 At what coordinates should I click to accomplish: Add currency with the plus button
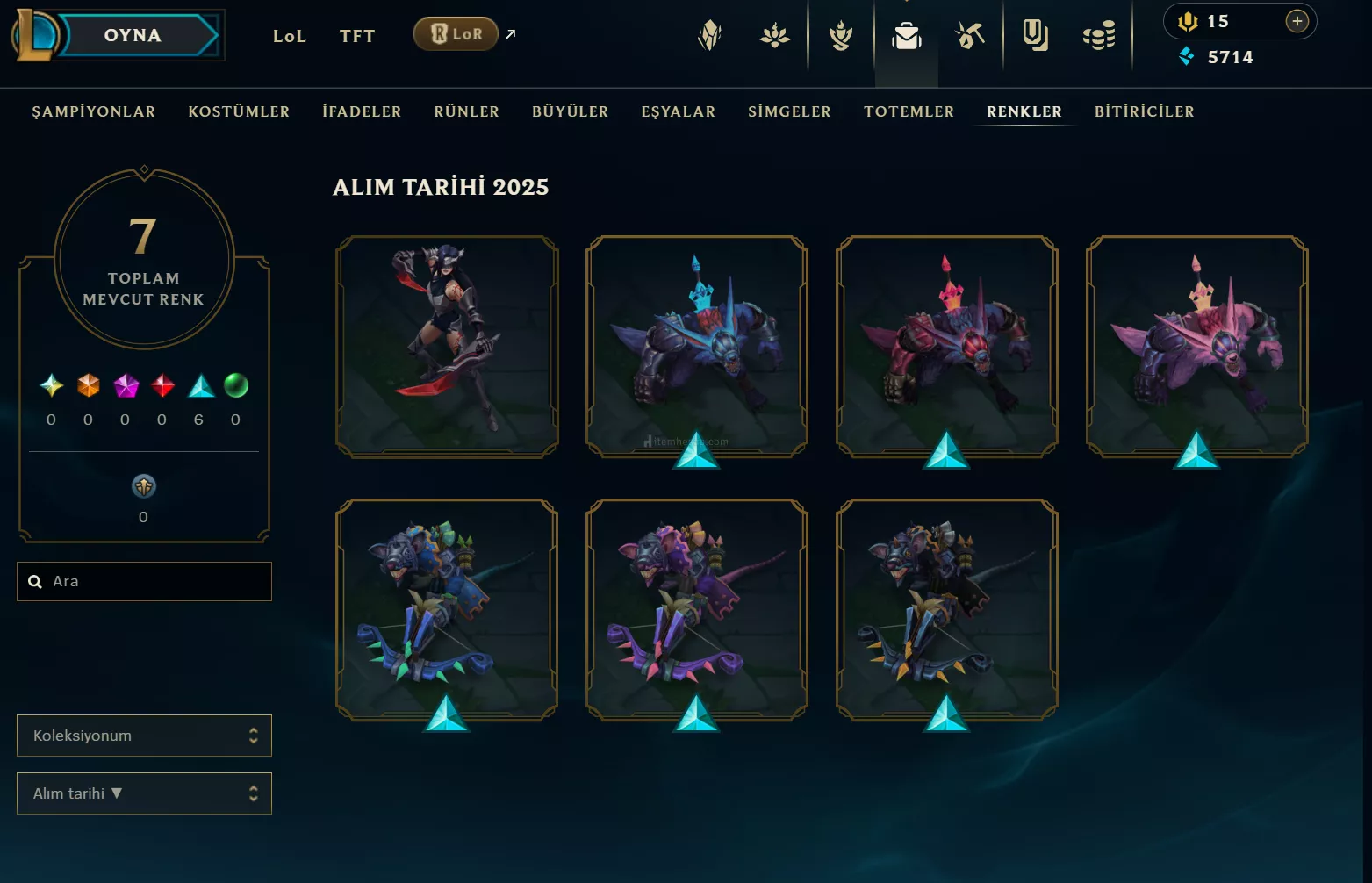coord(1297,21)
